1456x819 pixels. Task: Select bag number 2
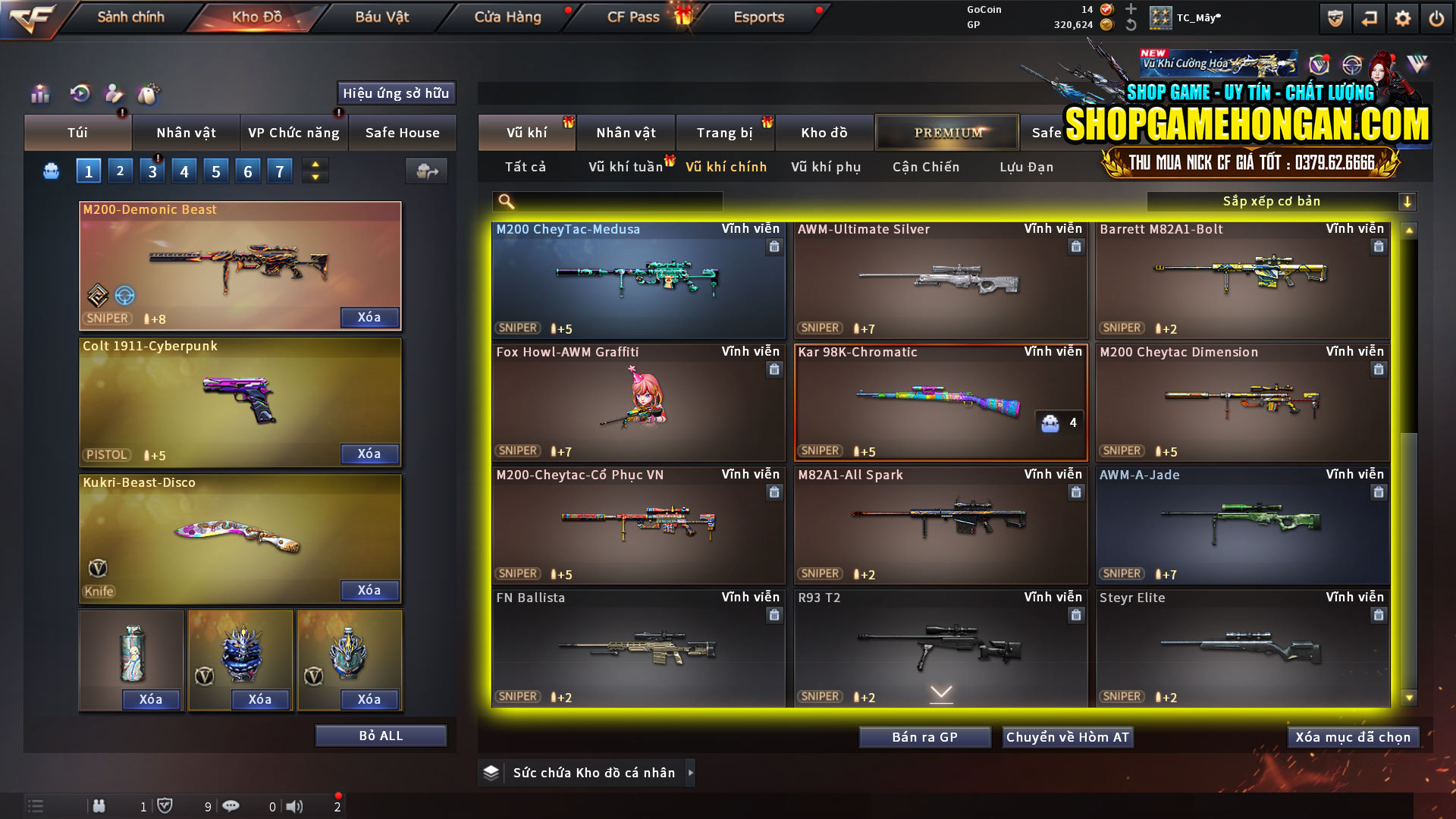120,170
